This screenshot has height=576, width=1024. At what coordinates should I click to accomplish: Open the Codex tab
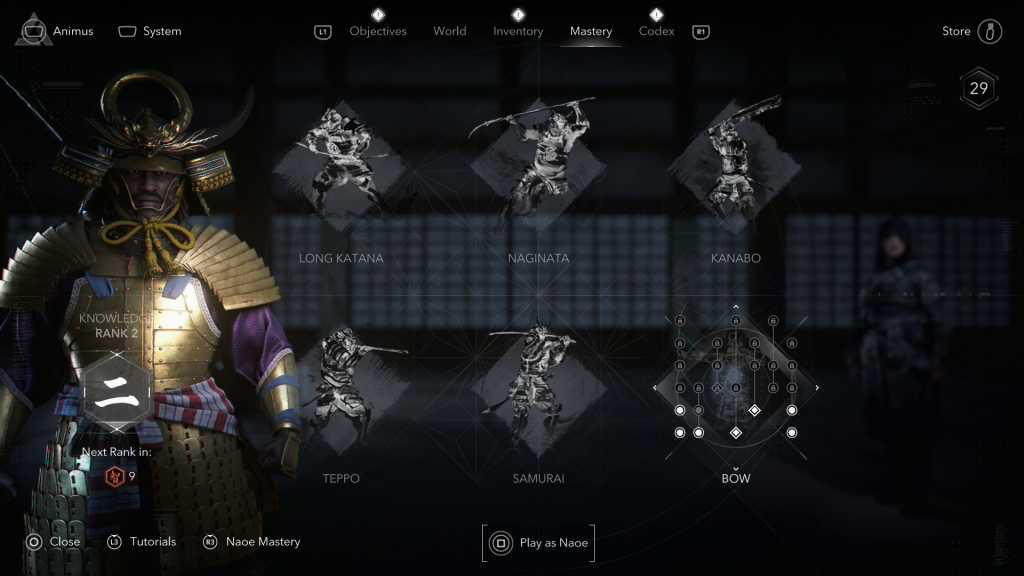coord(656,31)
